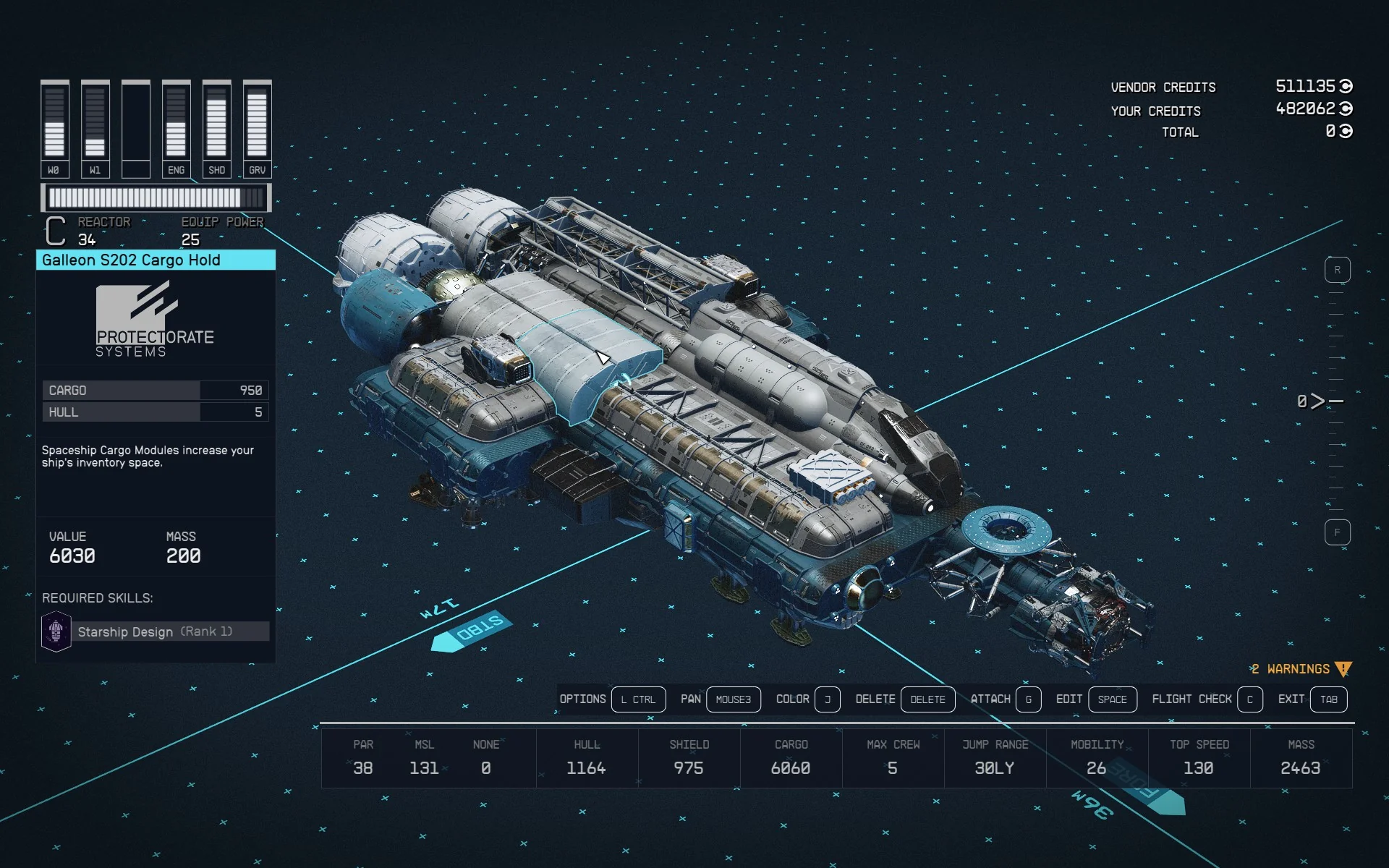Open the Color picker via the J button
Screen dimensions: 1389x868
[828, 699]
